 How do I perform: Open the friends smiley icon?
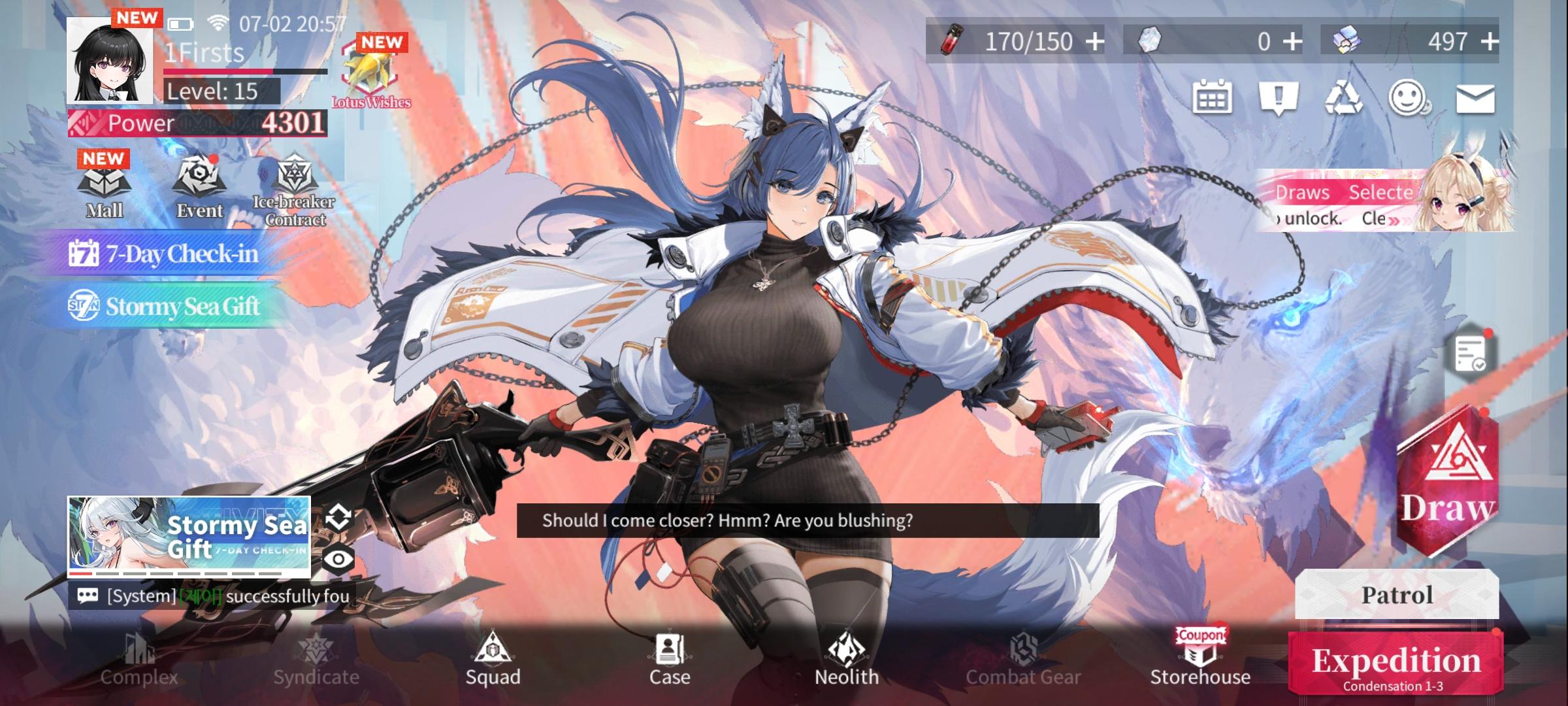point(1409,97)
